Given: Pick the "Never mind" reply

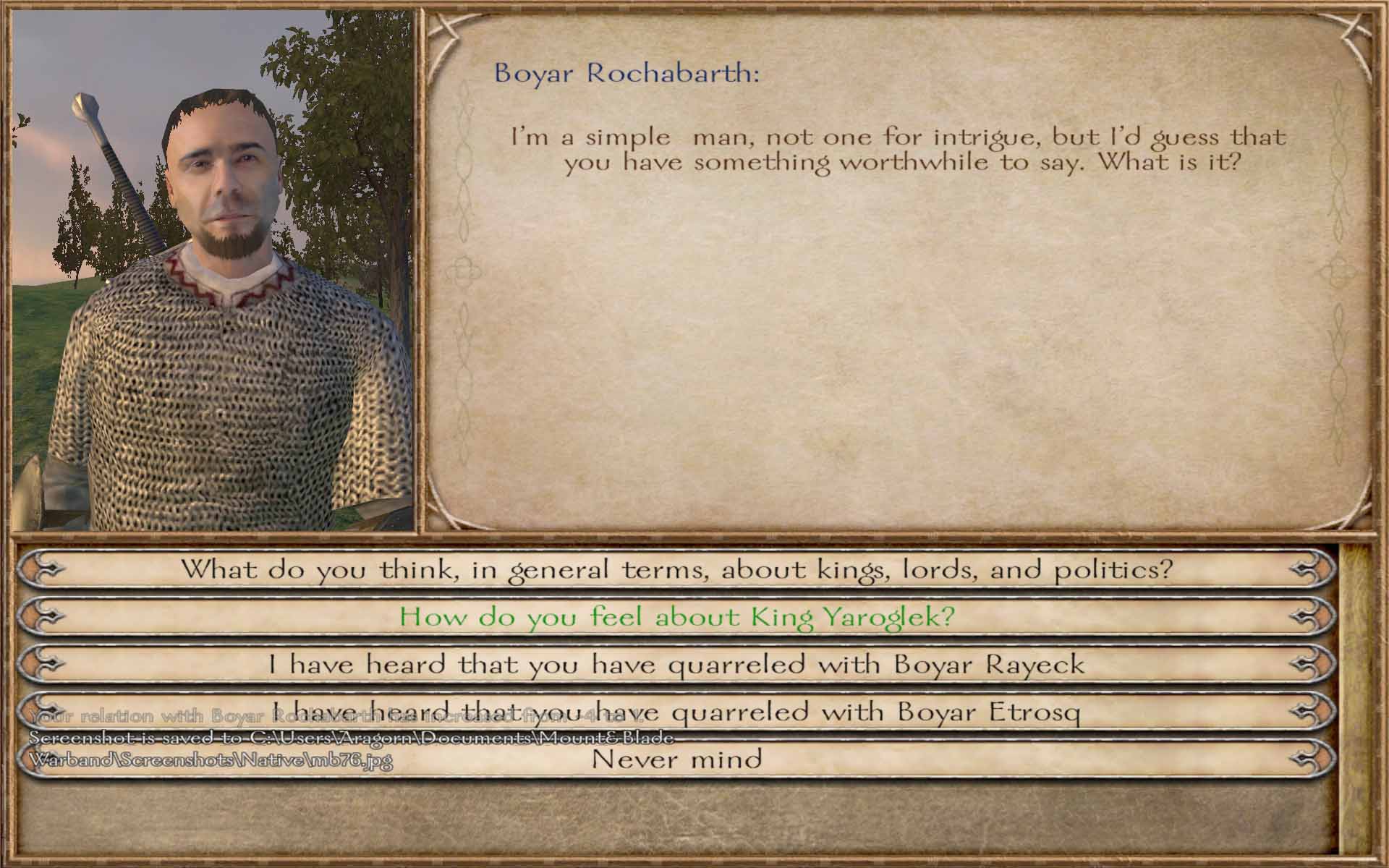Looking at the screenshot, I should point(676,759).
